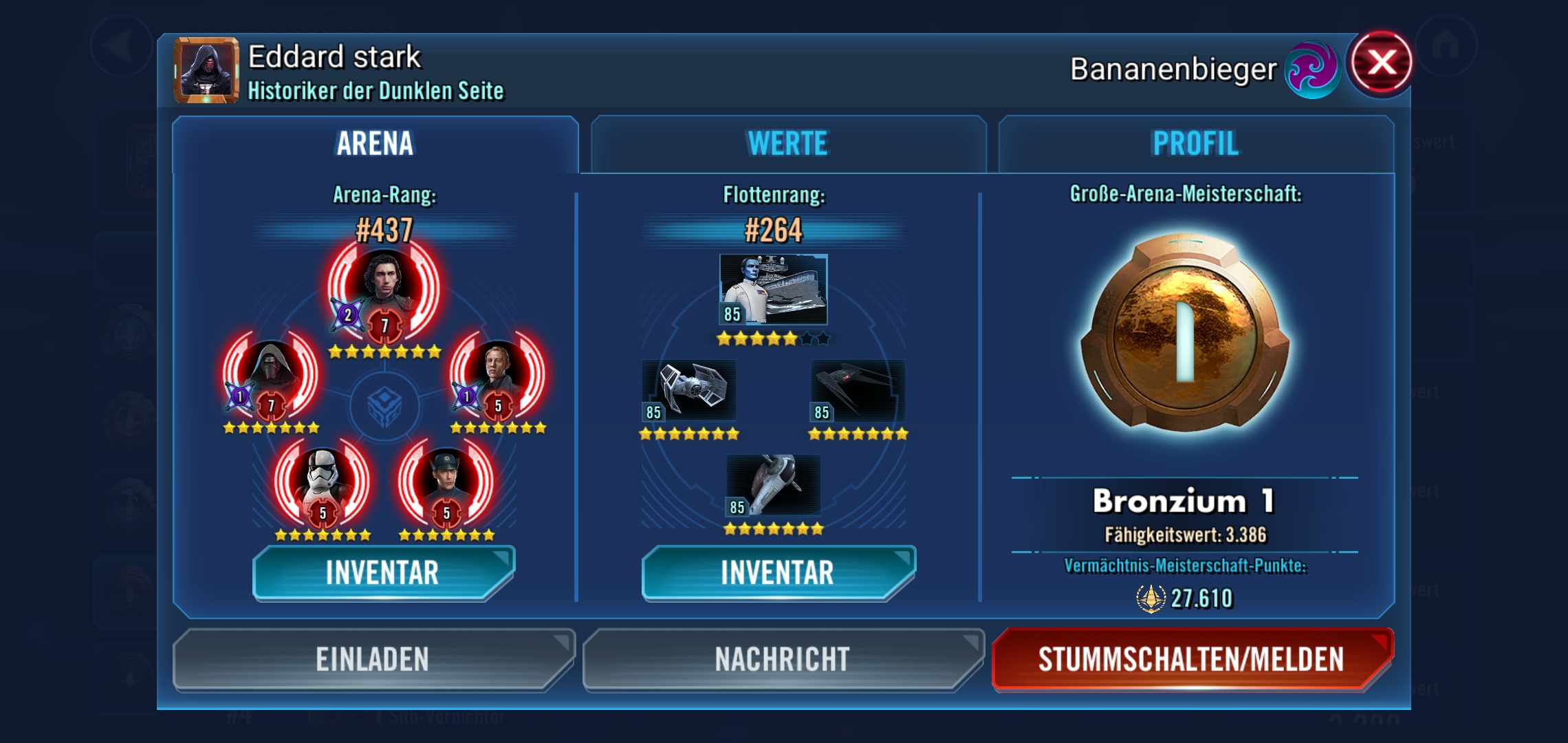The width and height of the screenshot is (1568, 743).
Task: Show the fleet INVENTAR
Action: (778, 572)
